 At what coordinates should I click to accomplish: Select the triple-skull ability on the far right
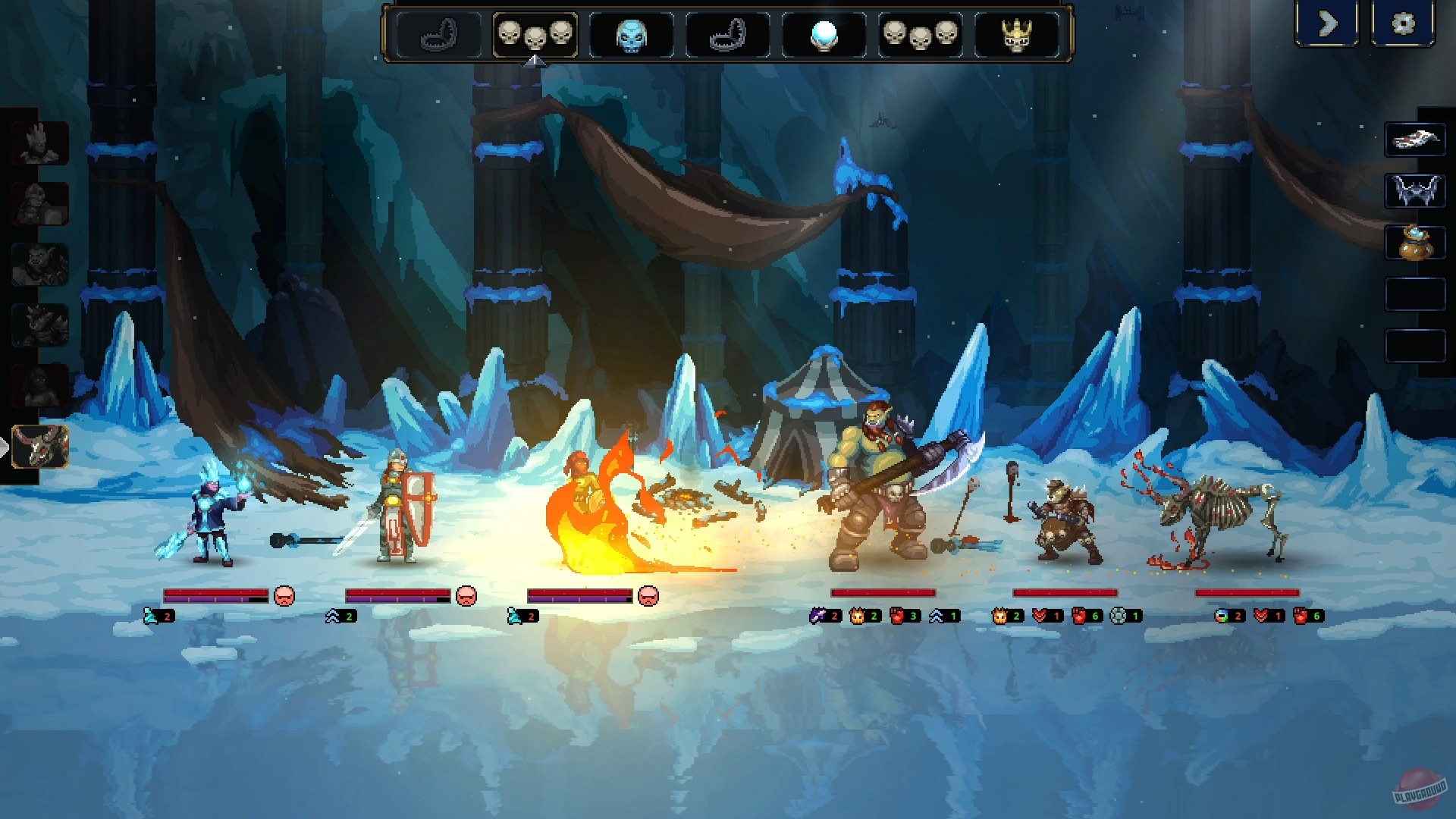[x=921, y=34]
